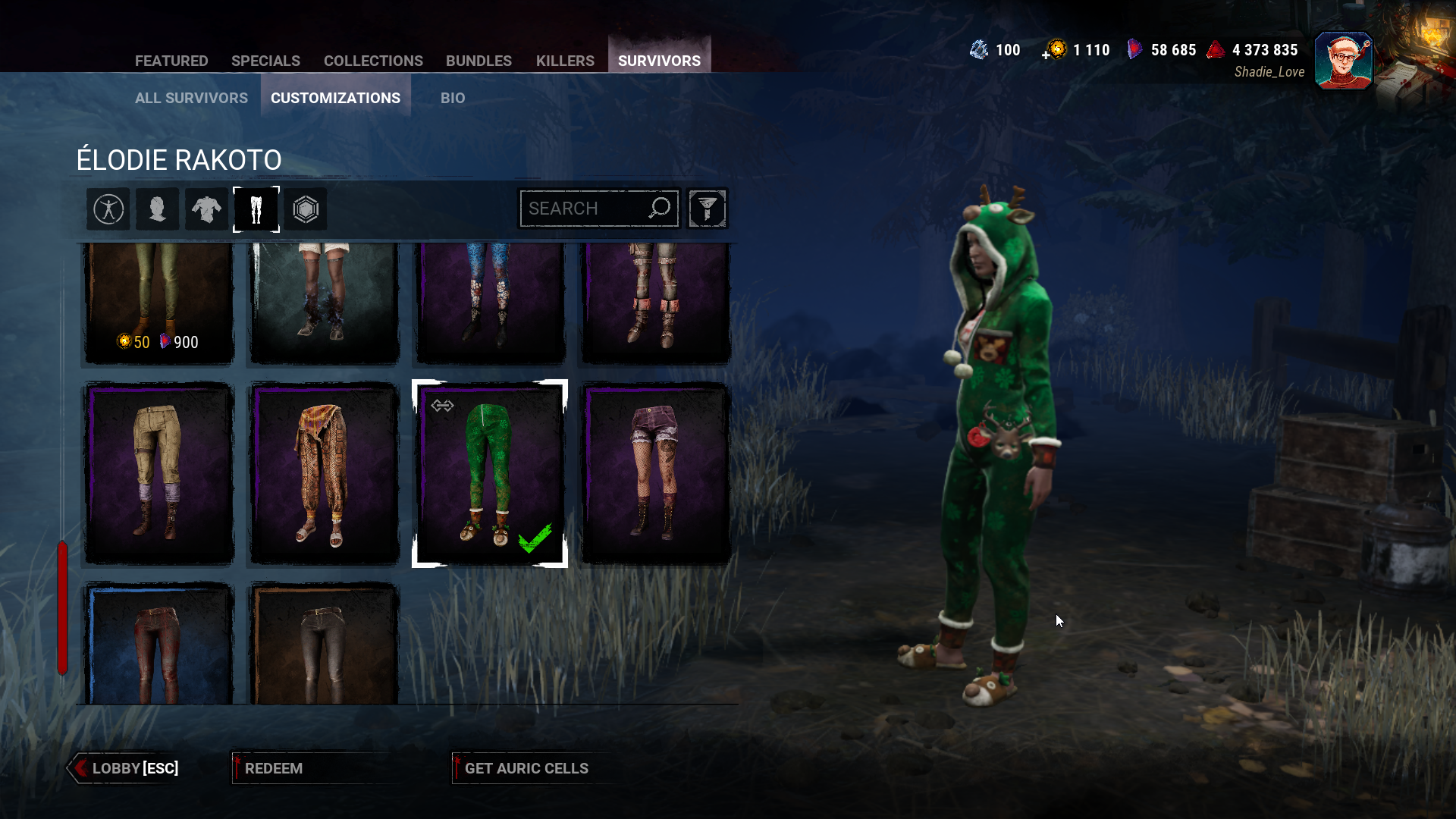Switch to the Specials tab

[x=265, y=61]
